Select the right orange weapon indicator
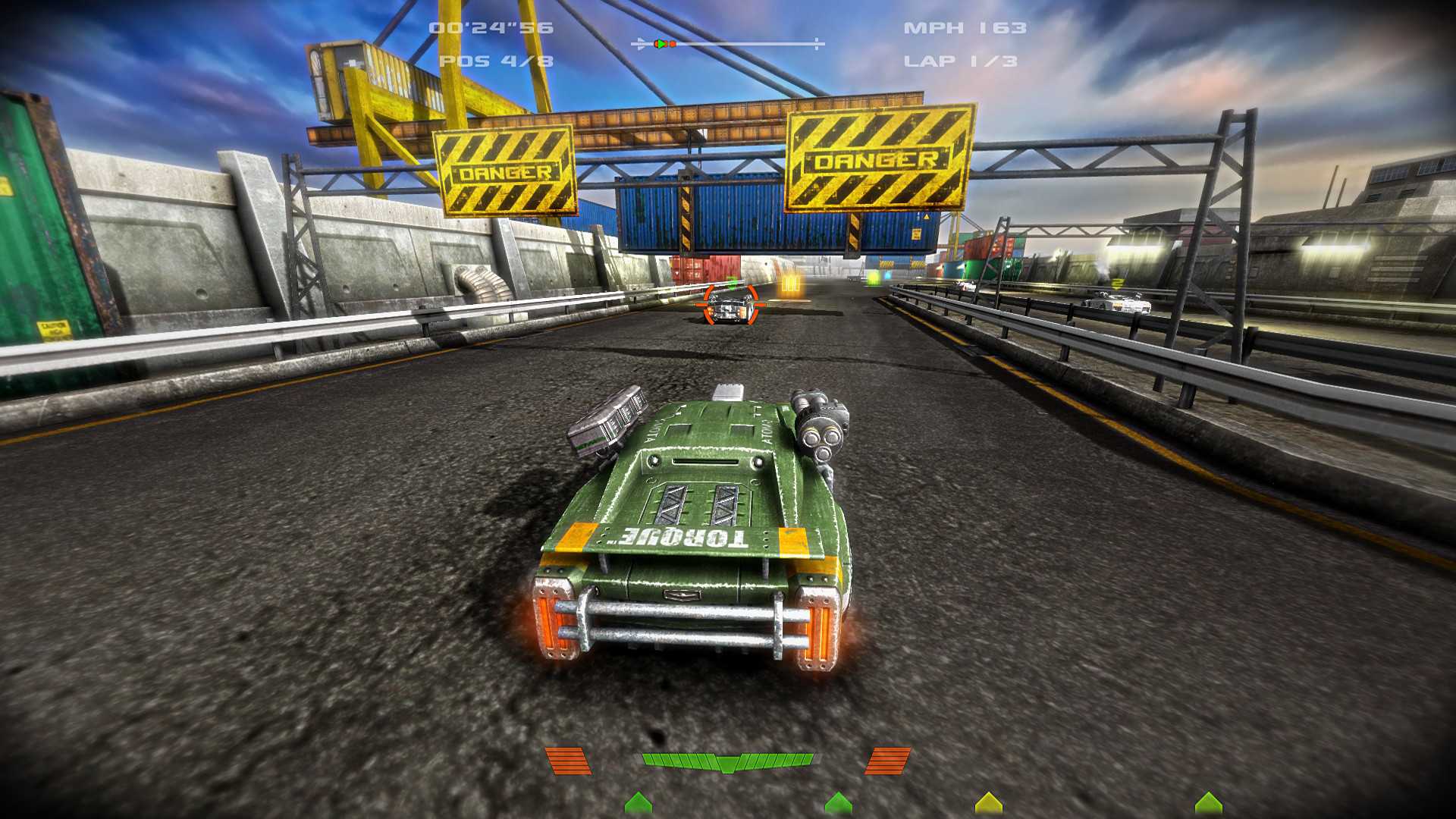 888,761
